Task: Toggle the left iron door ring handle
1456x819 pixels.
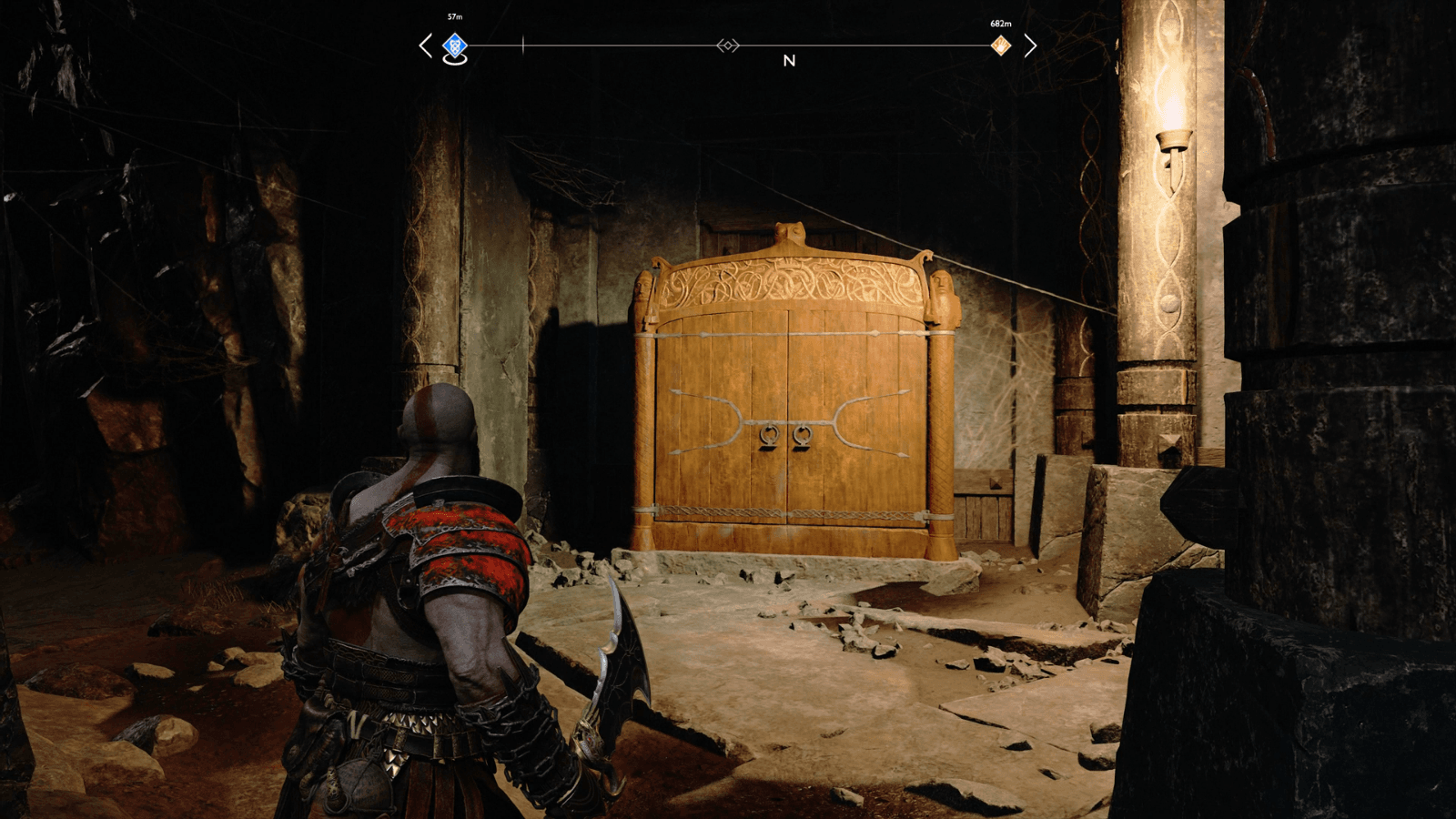Action: point(769,437)
